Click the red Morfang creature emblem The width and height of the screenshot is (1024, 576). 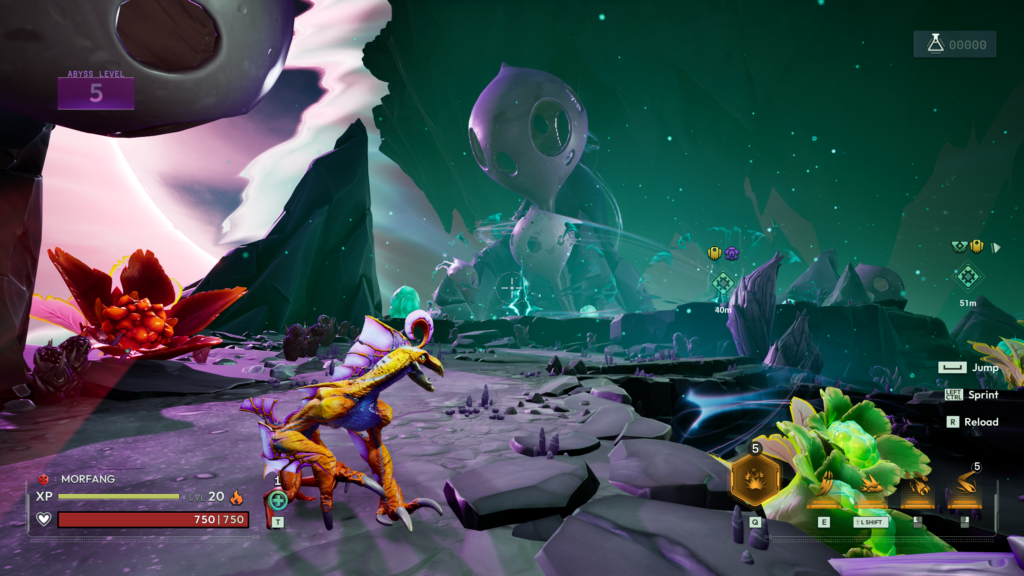(x=44, y=479)
